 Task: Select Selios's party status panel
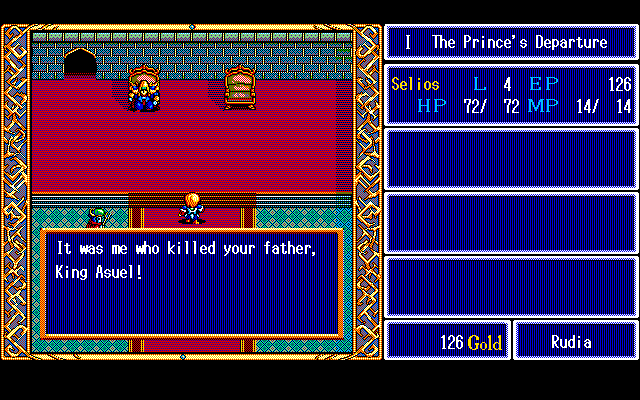coord(511,95)
